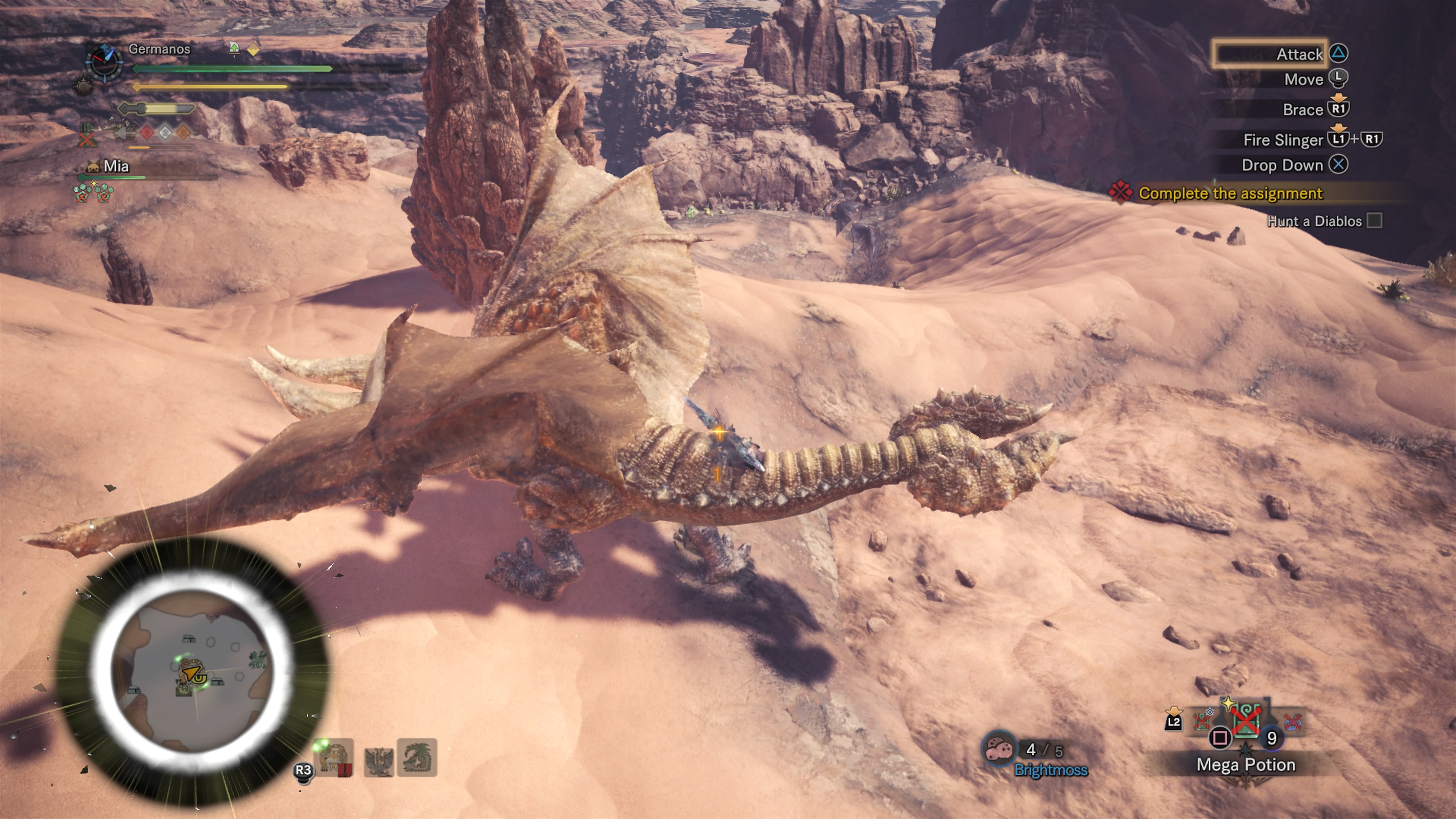
Task: Select the small crossed-out item left of Mega Potion
Action: pos(1203,720)
